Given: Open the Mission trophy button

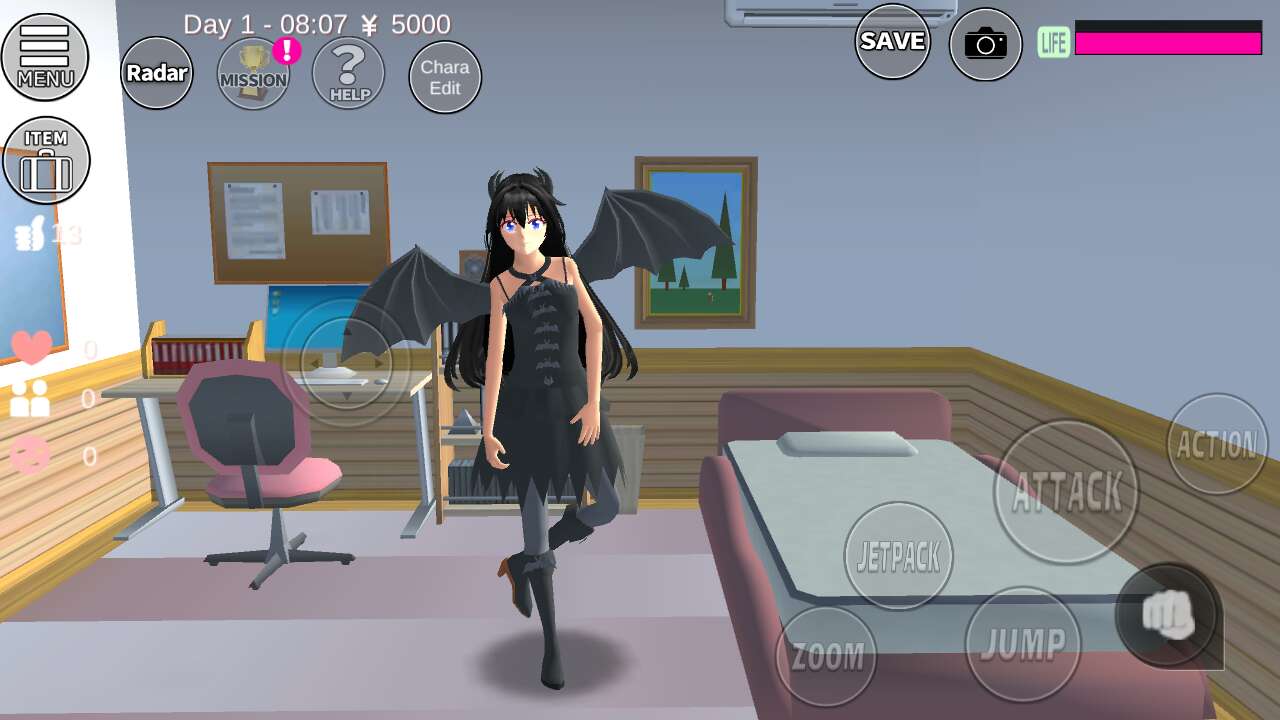Looking at the screenshot, I should click(x=254, y=74).
